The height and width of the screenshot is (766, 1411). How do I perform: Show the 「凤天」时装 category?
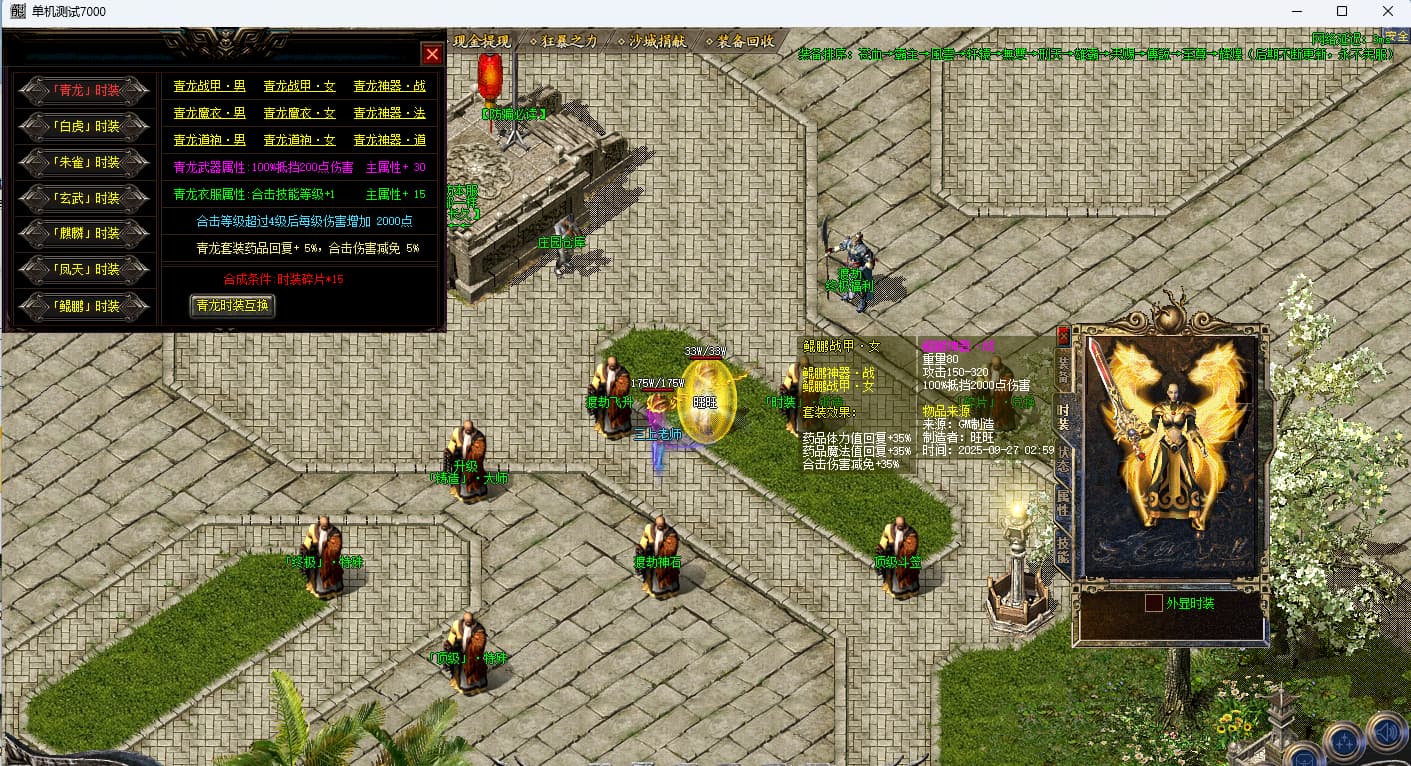87,270
